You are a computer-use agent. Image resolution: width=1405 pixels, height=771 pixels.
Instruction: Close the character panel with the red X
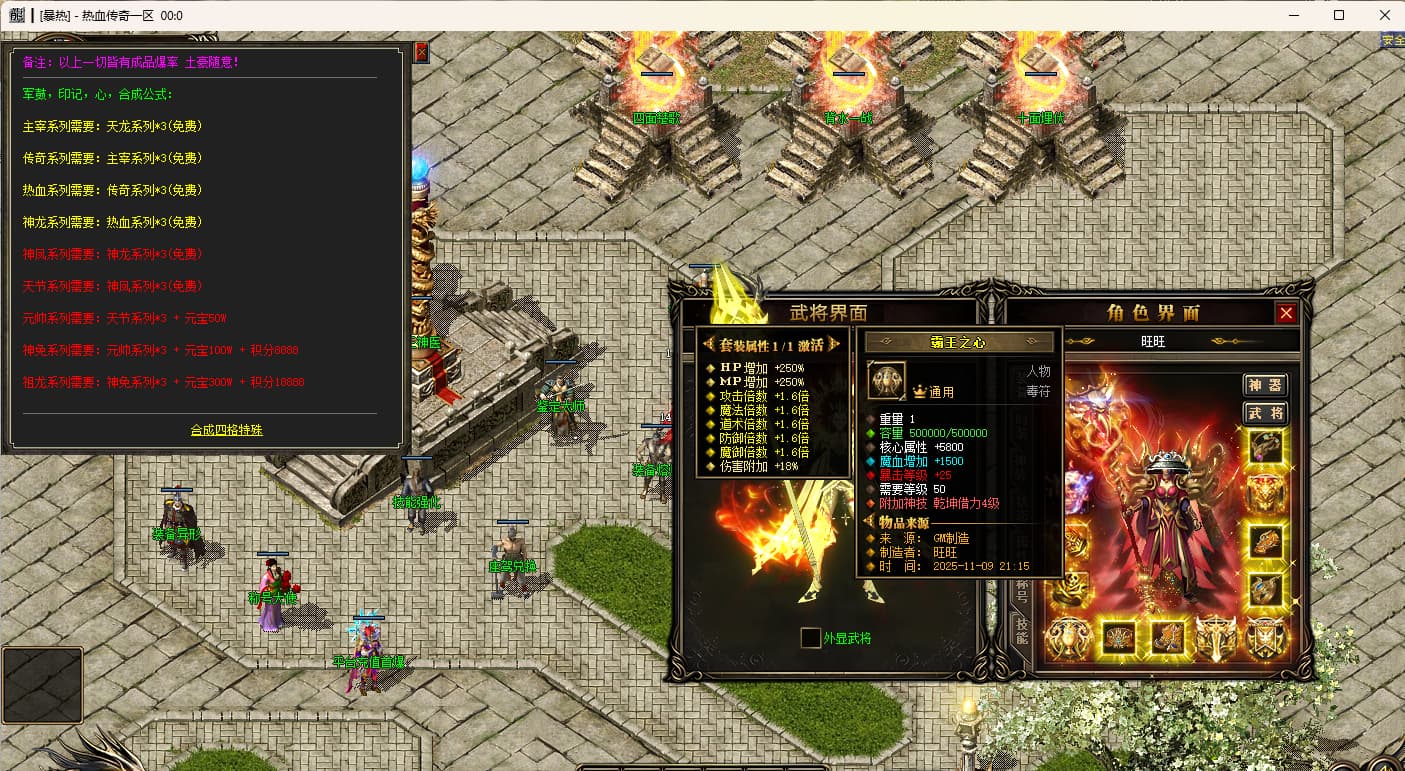pos(1286,313)
